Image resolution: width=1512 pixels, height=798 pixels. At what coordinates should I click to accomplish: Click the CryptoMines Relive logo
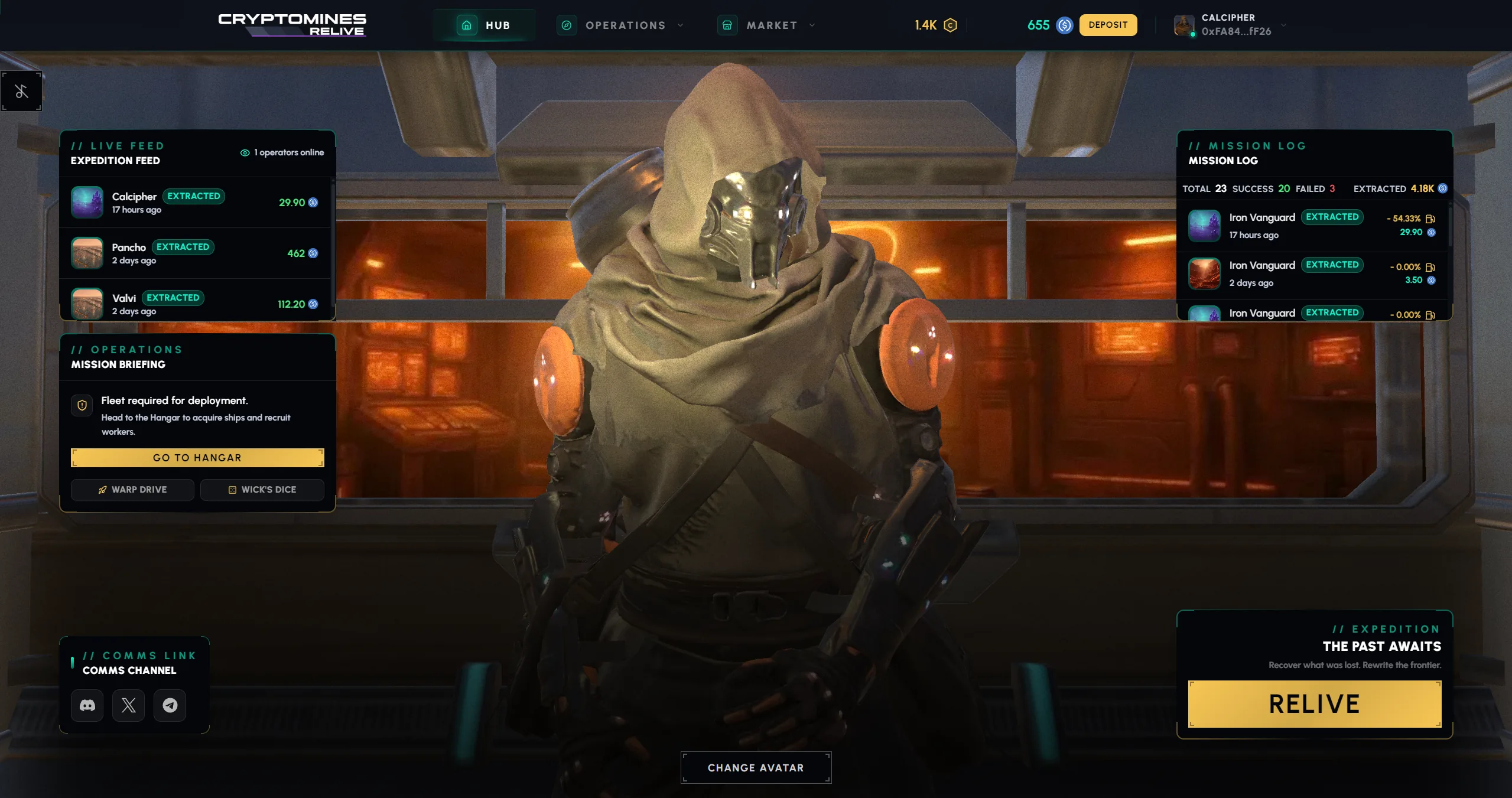click(292, 25)
